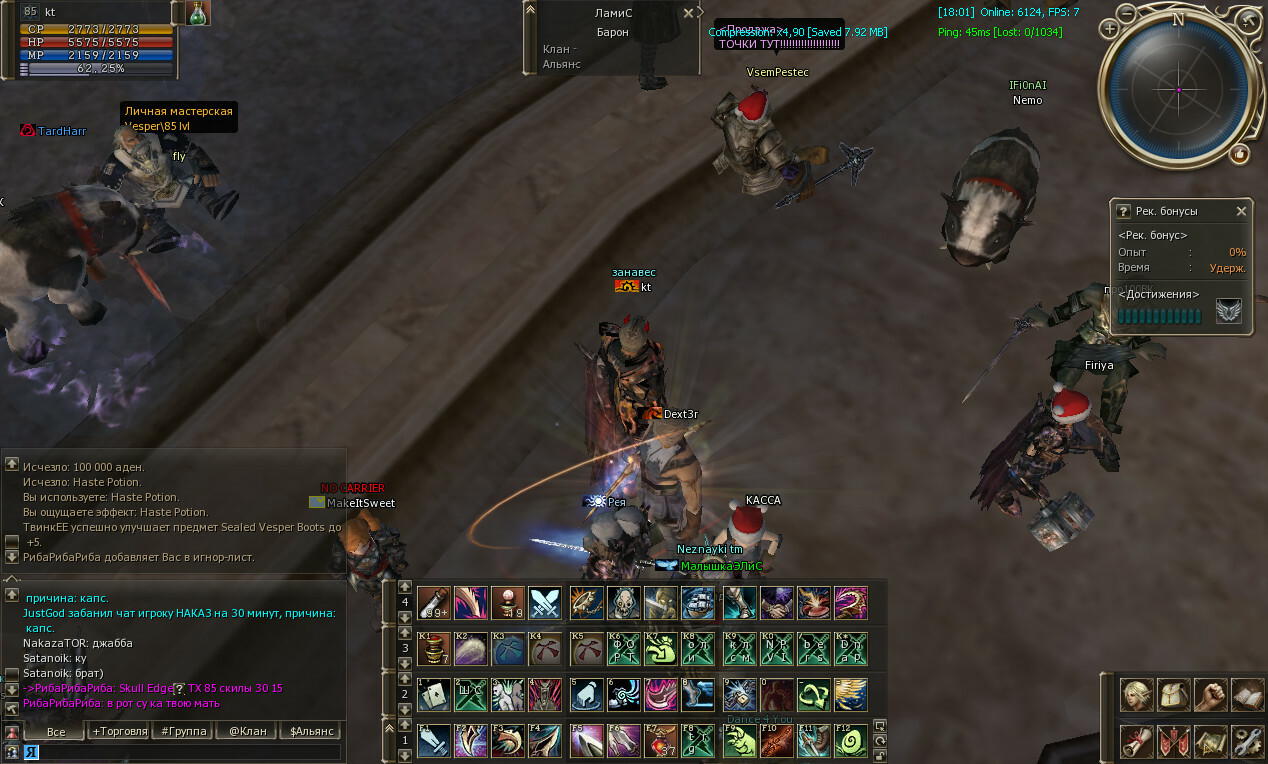Use the crossed swords hotbar skill
This screenshot has width=1268, height=764.
545,603
